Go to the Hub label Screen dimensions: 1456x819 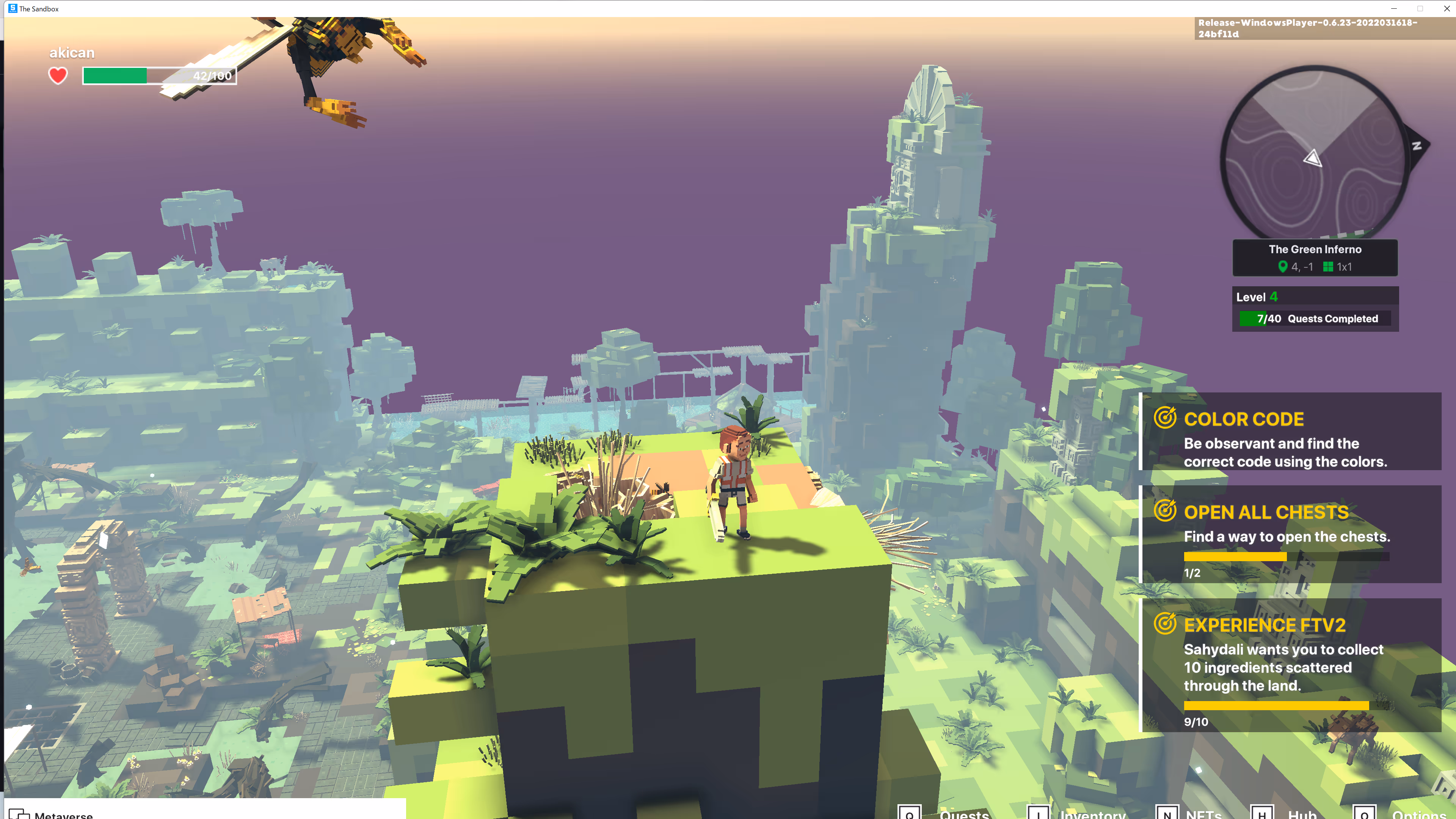[x=1302, y=814]
